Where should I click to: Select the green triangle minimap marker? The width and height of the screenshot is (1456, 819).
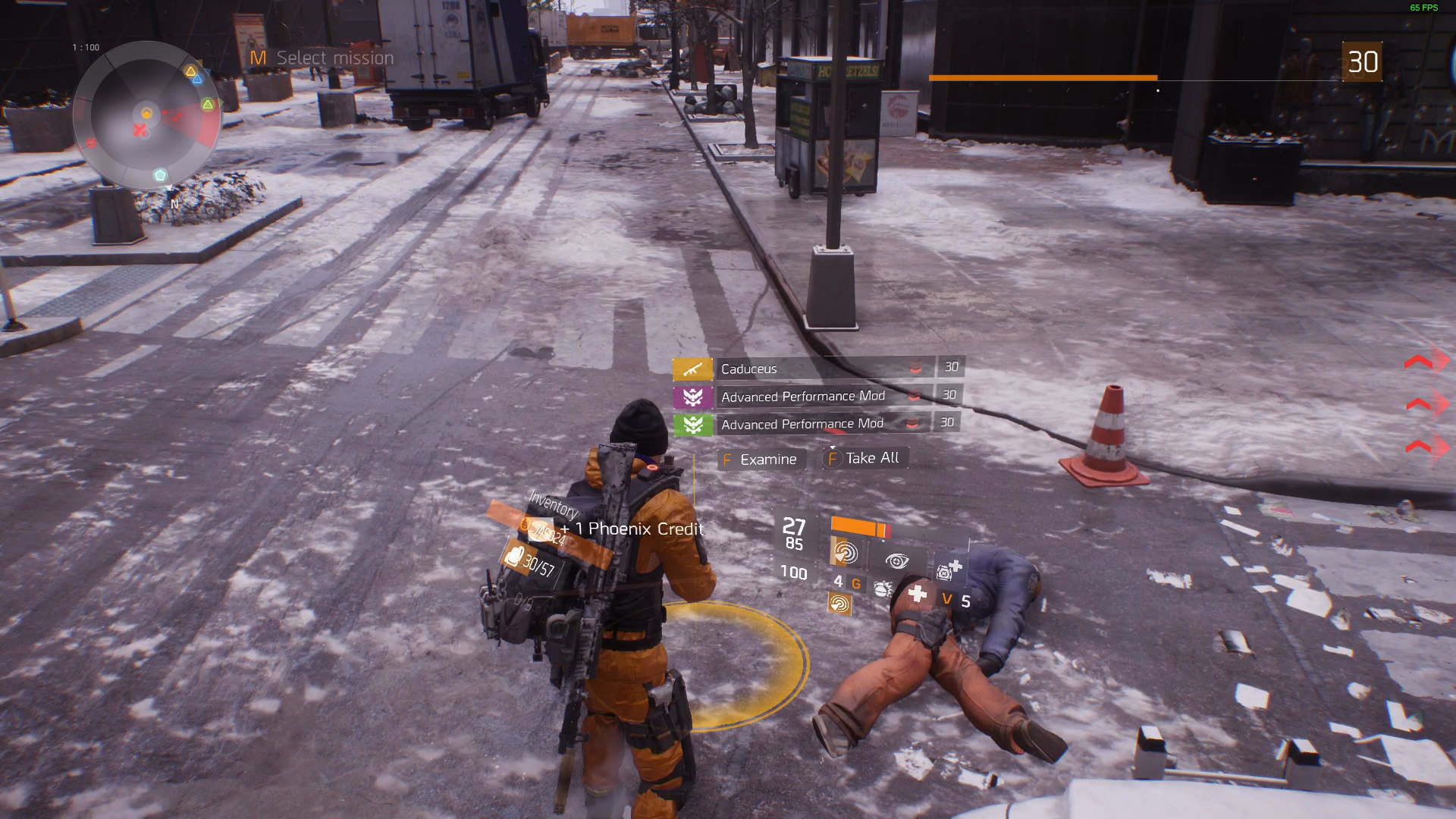[x=207, y=104]
